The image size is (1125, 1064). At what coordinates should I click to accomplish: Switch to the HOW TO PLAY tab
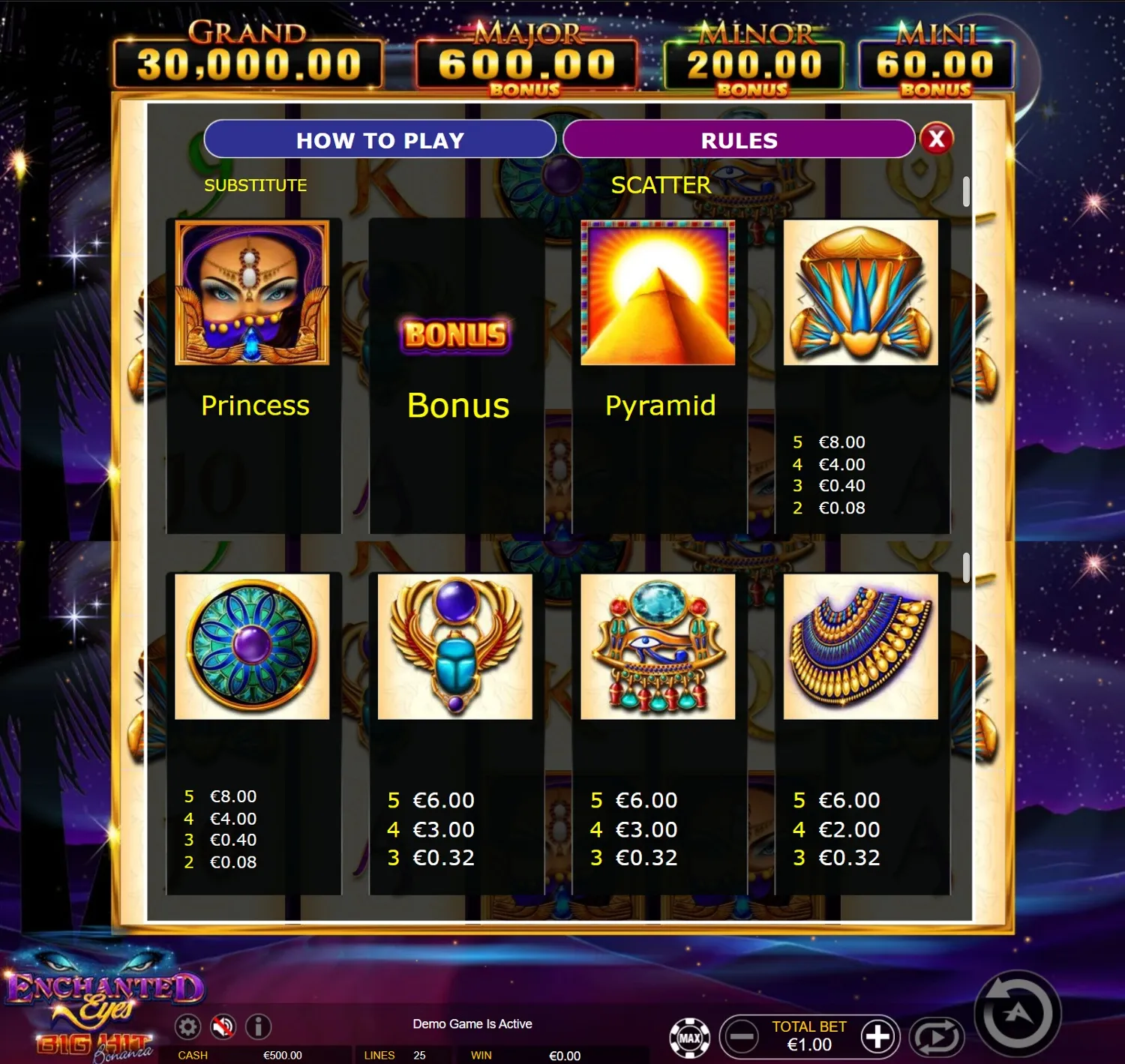coord(381,139)
